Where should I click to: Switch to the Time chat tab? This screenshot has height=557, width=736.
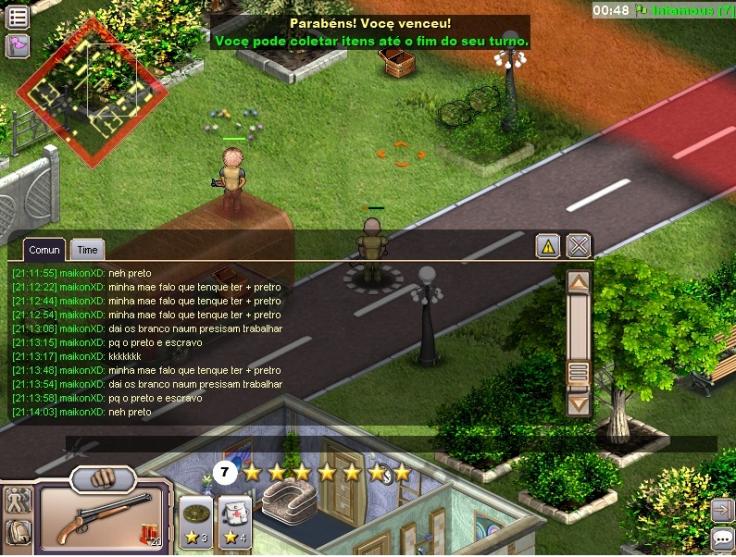point(88,250)
